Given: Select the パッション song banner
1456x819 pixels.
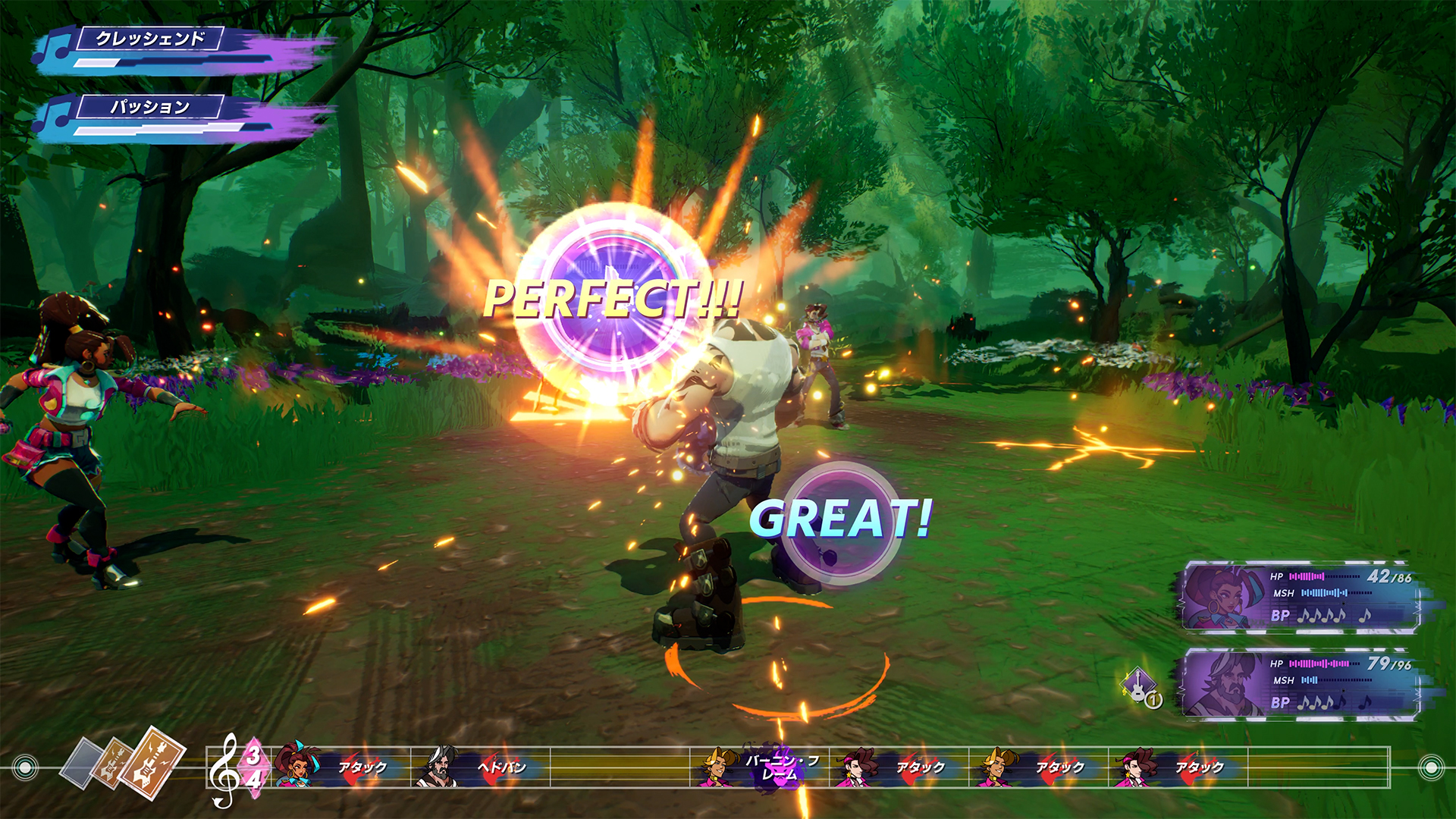Looking at the screenshot, I should tap(150, 108).
